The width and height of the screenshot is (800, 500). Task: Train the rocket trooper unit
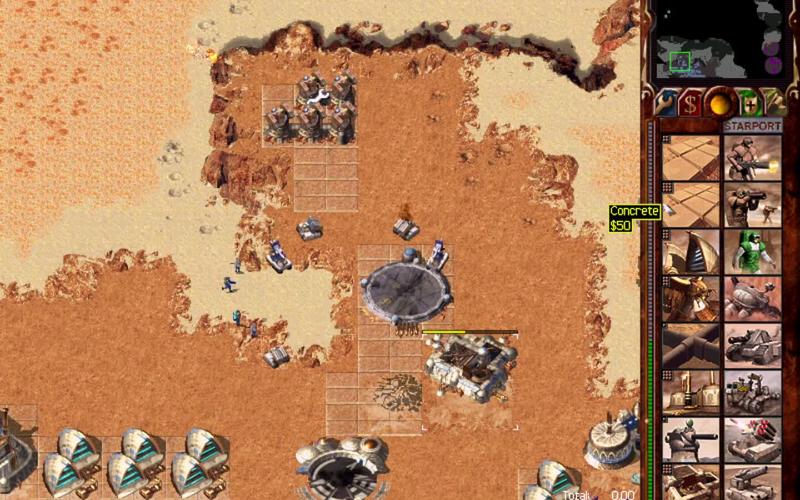(752, 204)
